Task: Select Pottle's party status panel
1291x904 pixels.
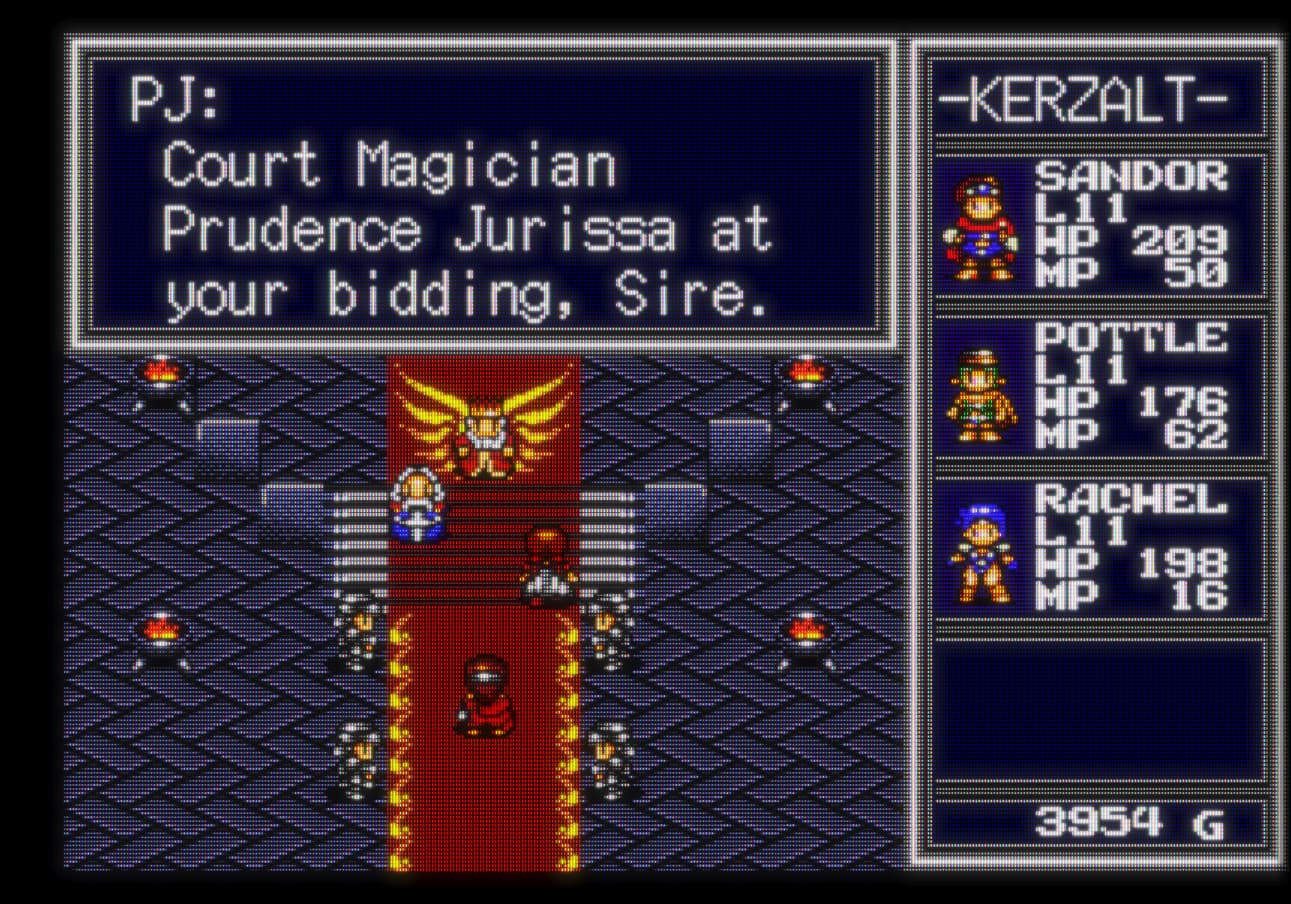Action: point(1098,388)
